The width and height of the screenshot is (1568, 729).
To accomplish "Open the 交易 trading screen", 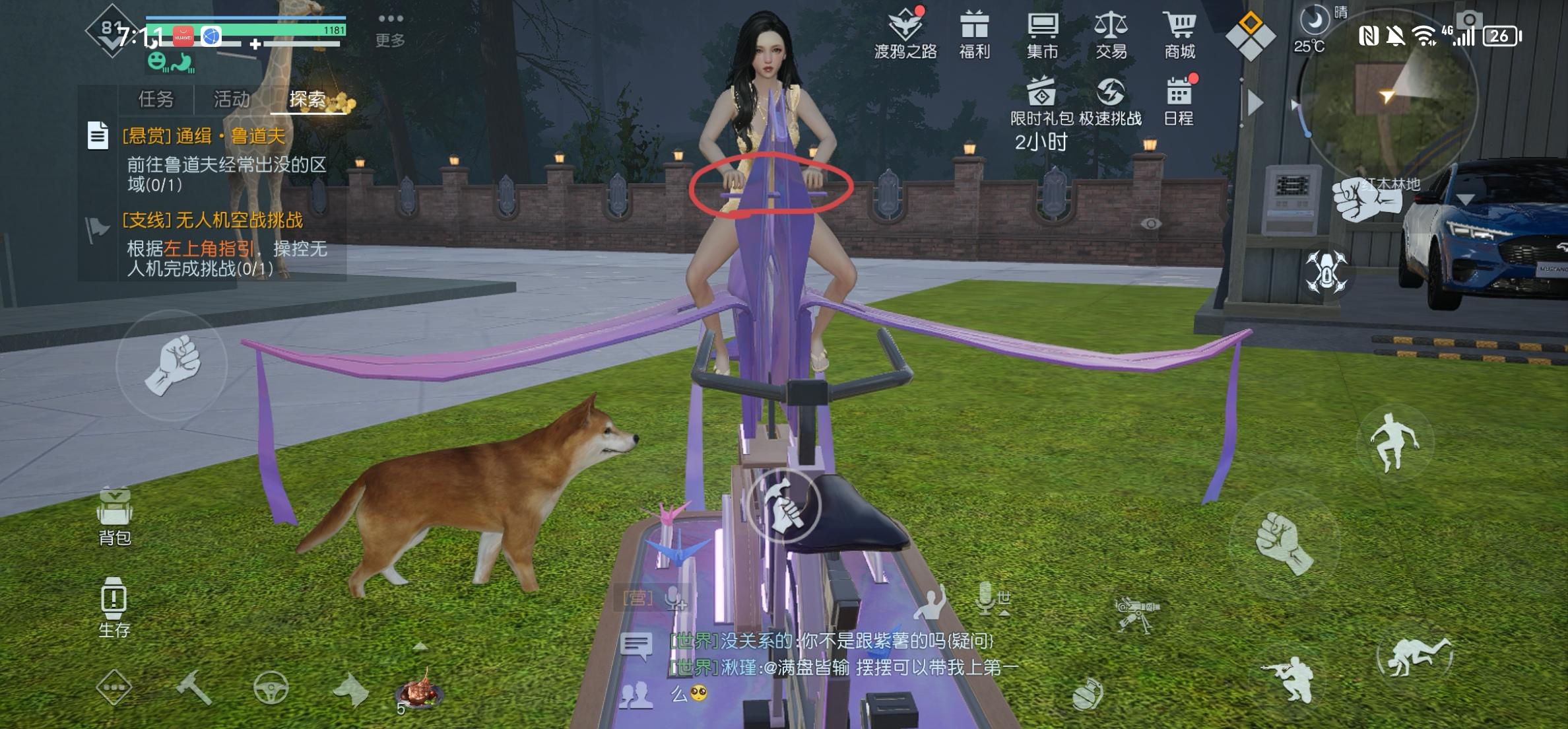I will (1110, 30).
